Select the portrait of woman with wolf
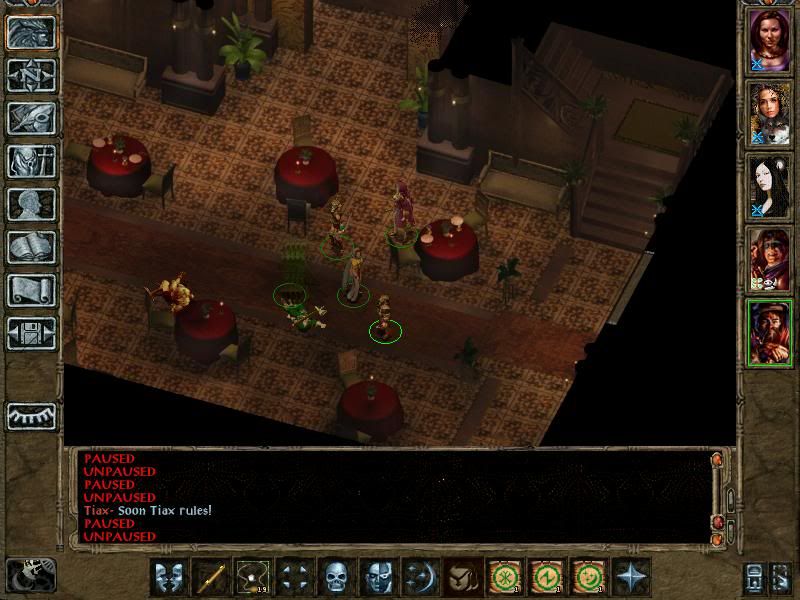The width and height of the screenshot is (800, 600). (x=771, y=113)
